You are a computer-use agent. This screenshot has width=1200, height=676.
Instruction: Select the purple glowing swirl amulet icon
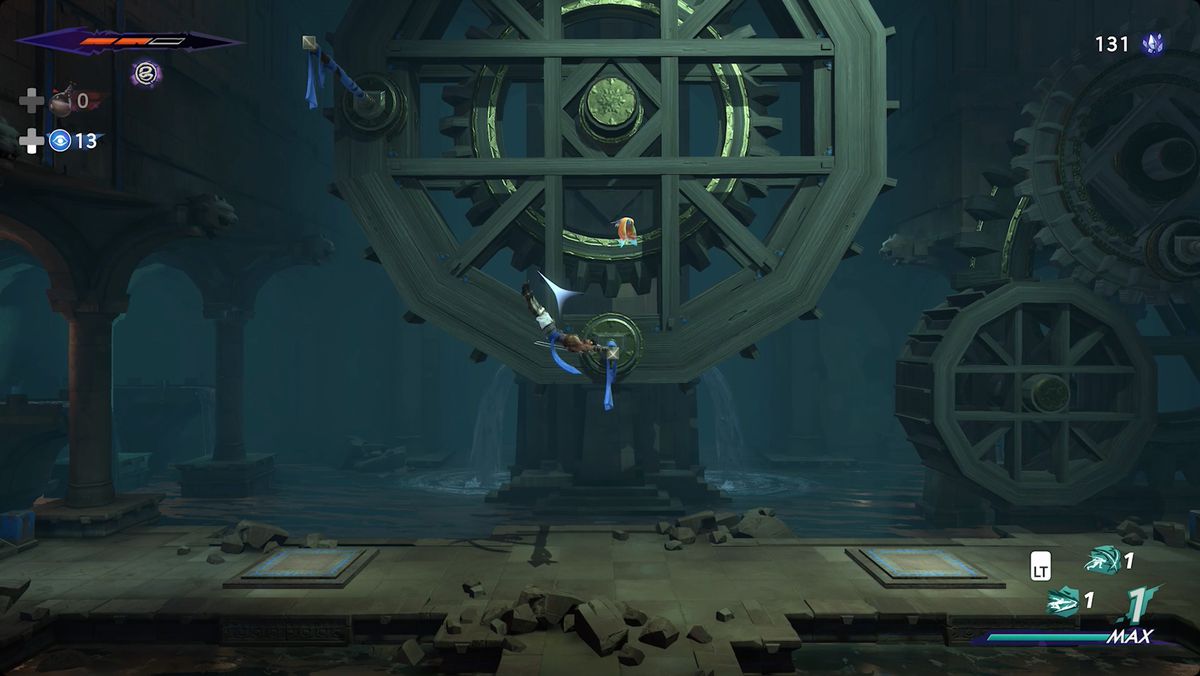[x=146, y=72]
